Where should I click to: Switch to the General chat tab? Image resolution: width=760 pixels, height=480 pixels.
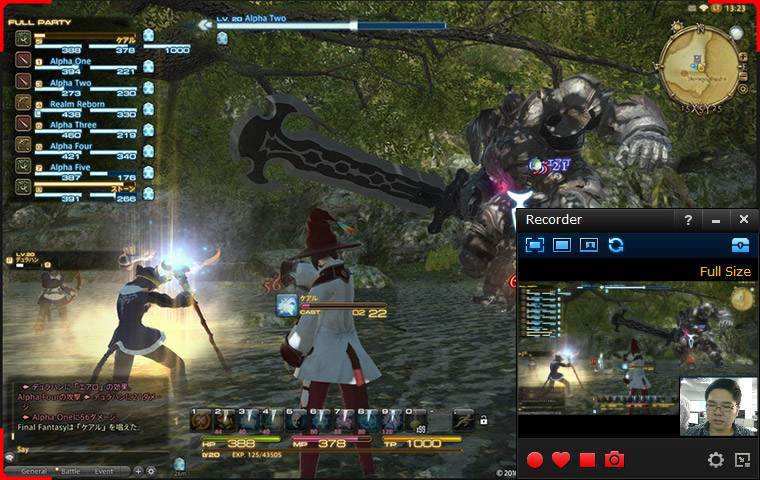[34, 470]
